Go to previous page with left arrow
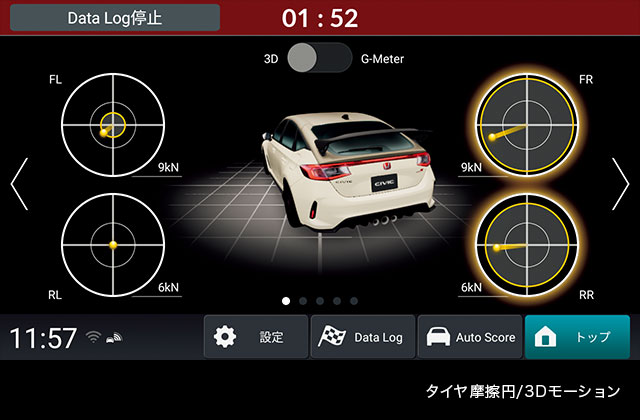 tap(19, 184)
